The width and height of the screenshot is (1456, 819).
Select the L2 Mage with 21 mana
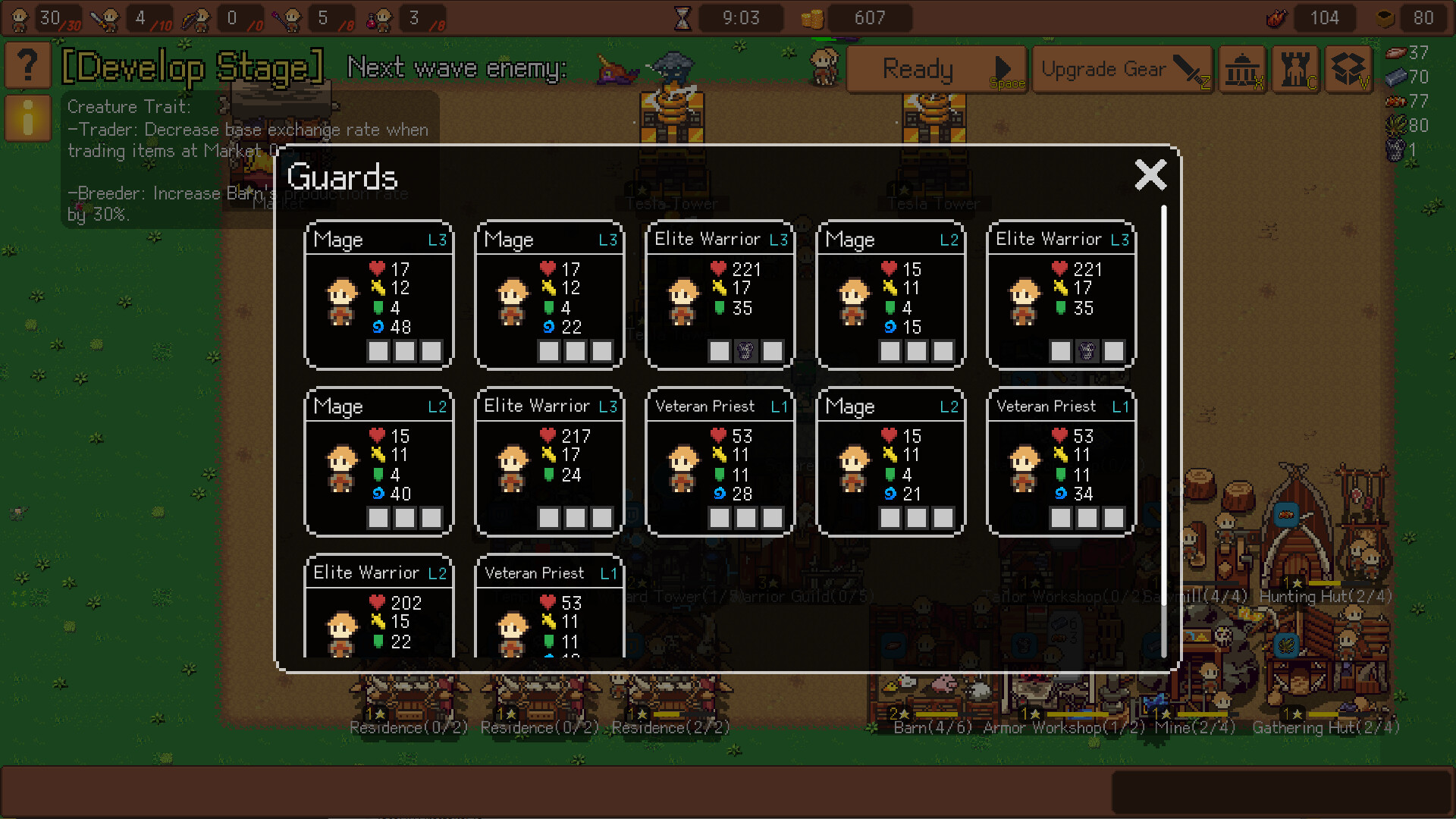(x=890, y=462)
